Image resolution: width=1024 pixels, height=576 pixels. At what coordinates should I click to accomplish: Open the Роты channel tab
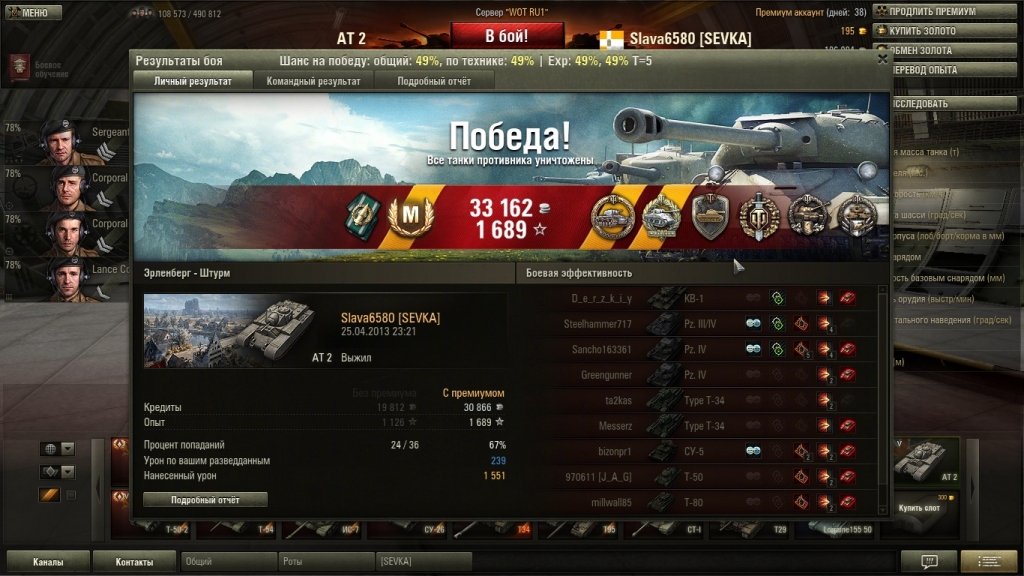point(326,562)
